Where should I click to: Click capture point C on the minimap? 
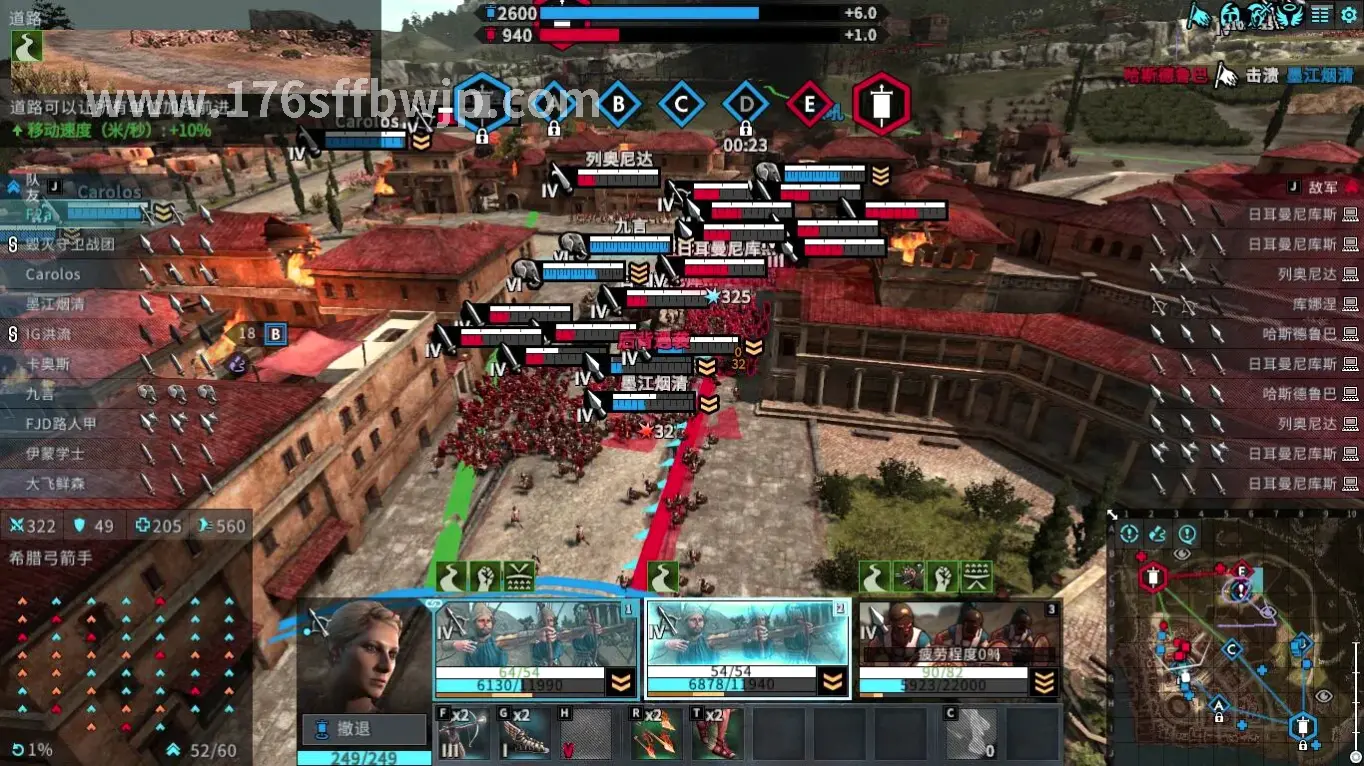(x=1232, y=650)
